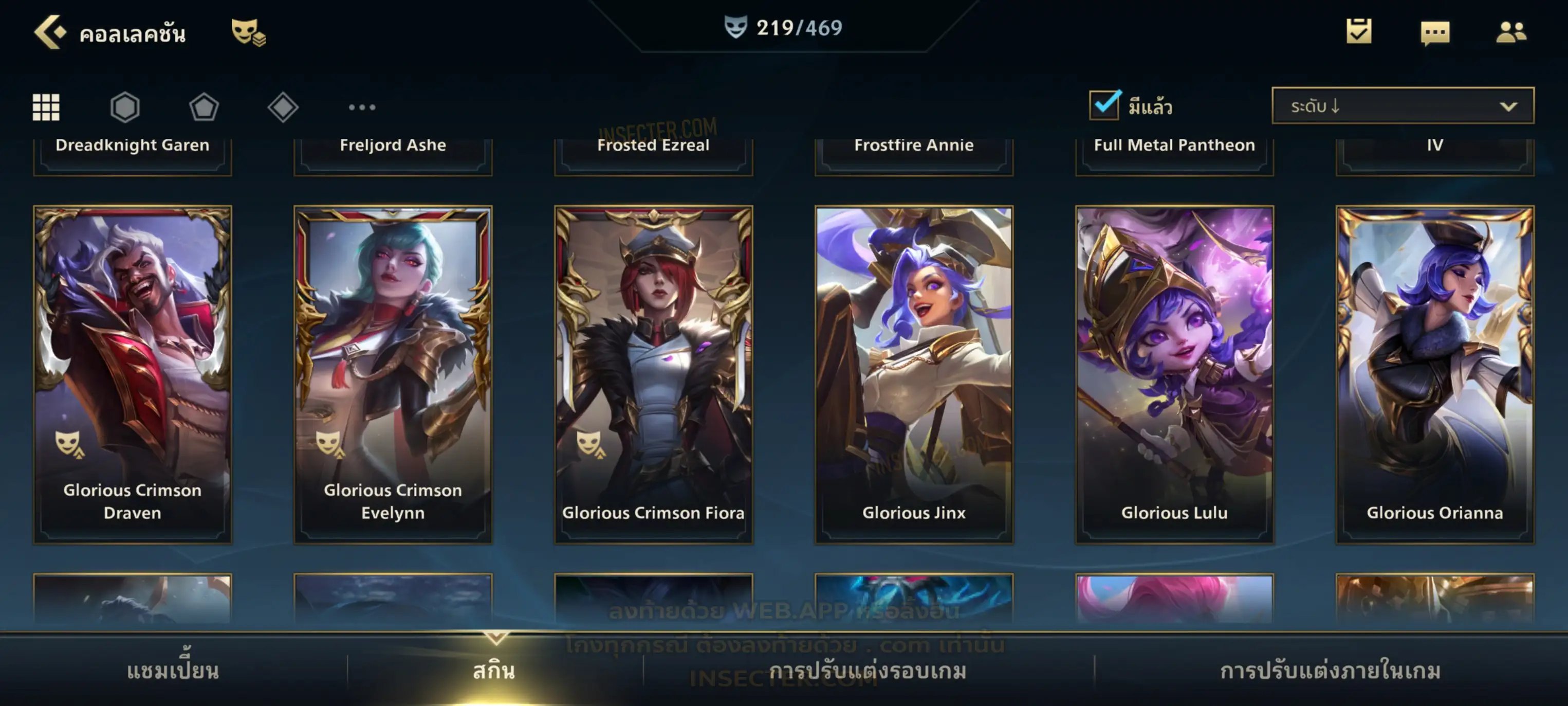Screen dimensions: 1568x706
Task: Select the Glorious Crimson Draven skin
Action: tap(133, 373)
